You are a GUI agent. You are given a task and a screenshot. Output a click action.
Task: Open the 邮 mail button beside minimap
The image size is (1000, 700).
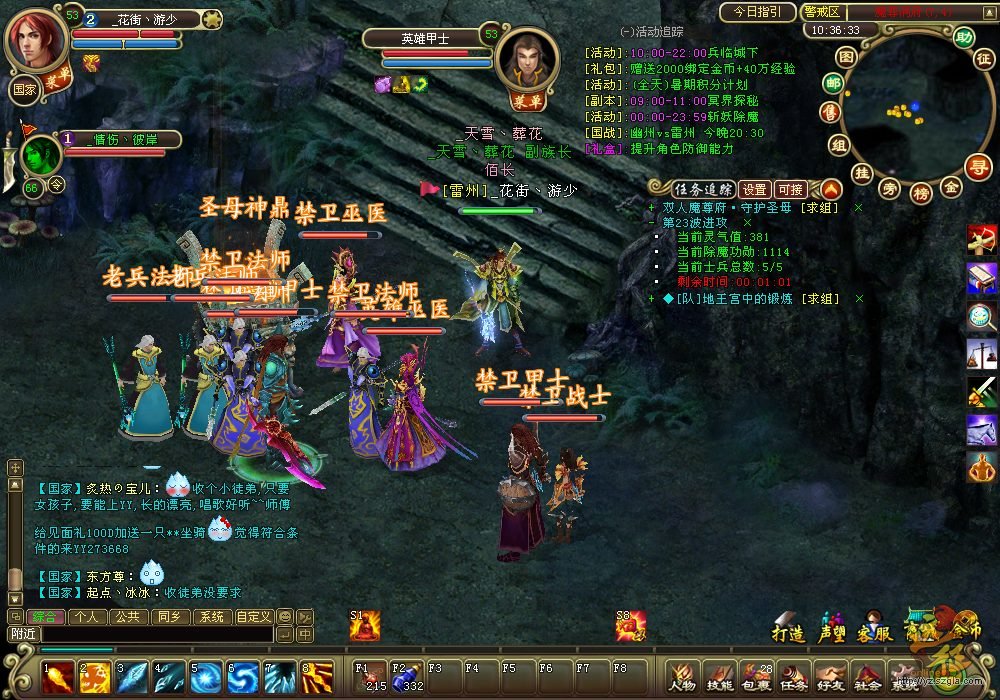click(833, 83)
